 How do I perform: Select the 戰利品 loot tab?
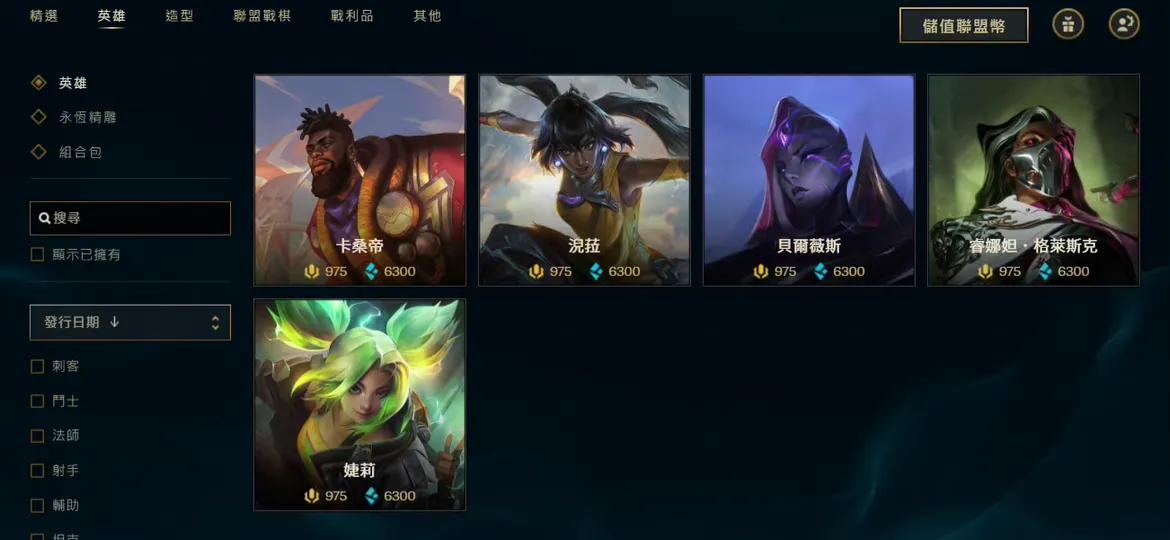352,16
